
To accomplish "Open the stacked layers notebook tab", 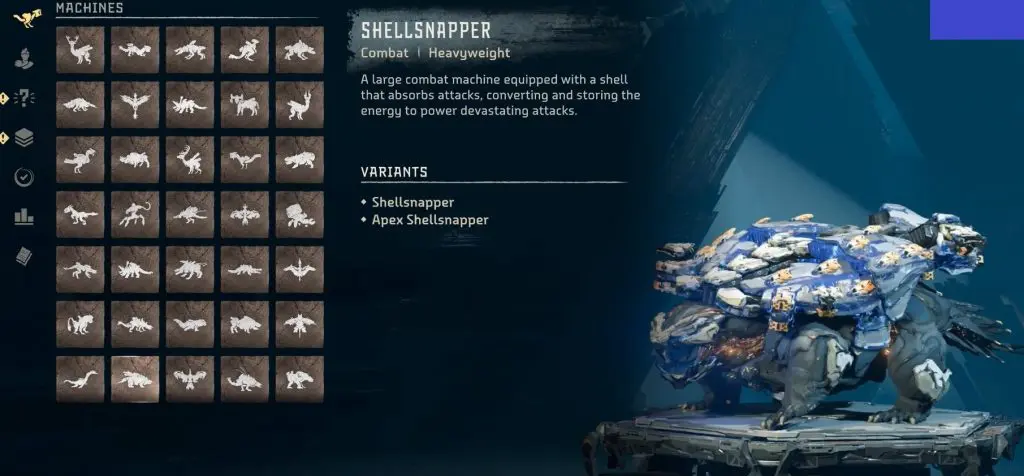I will point(24,138).
